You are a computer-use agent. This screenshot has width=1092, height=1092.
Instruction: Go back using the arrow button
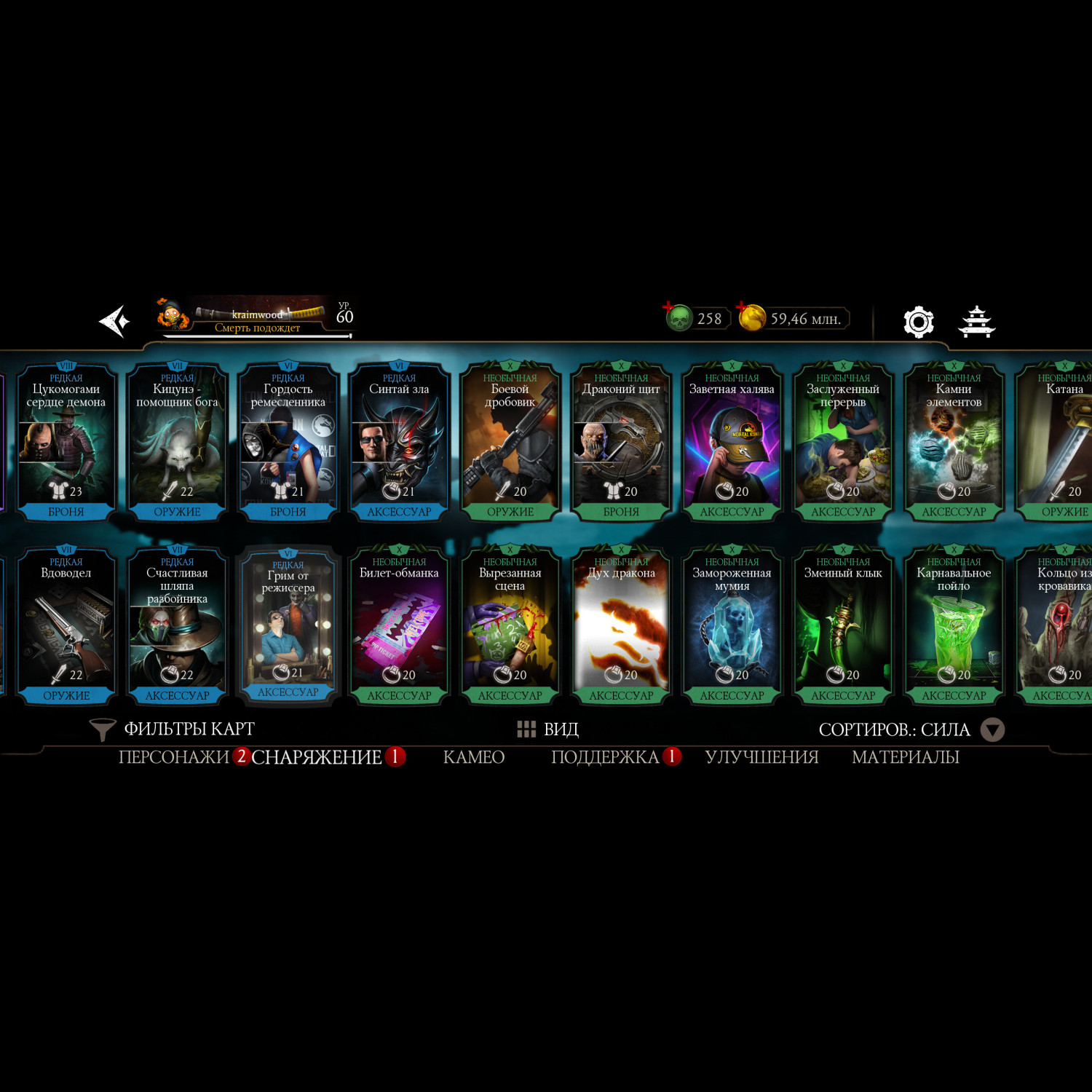click(115, 321)
